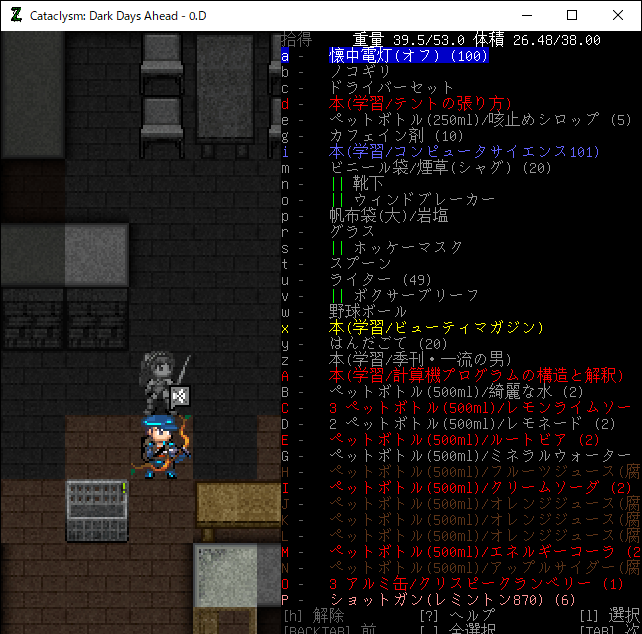Pick the ノコギリ saw item
The width and height of the screenshot is (642, 634).
click(x=360, y=72)
